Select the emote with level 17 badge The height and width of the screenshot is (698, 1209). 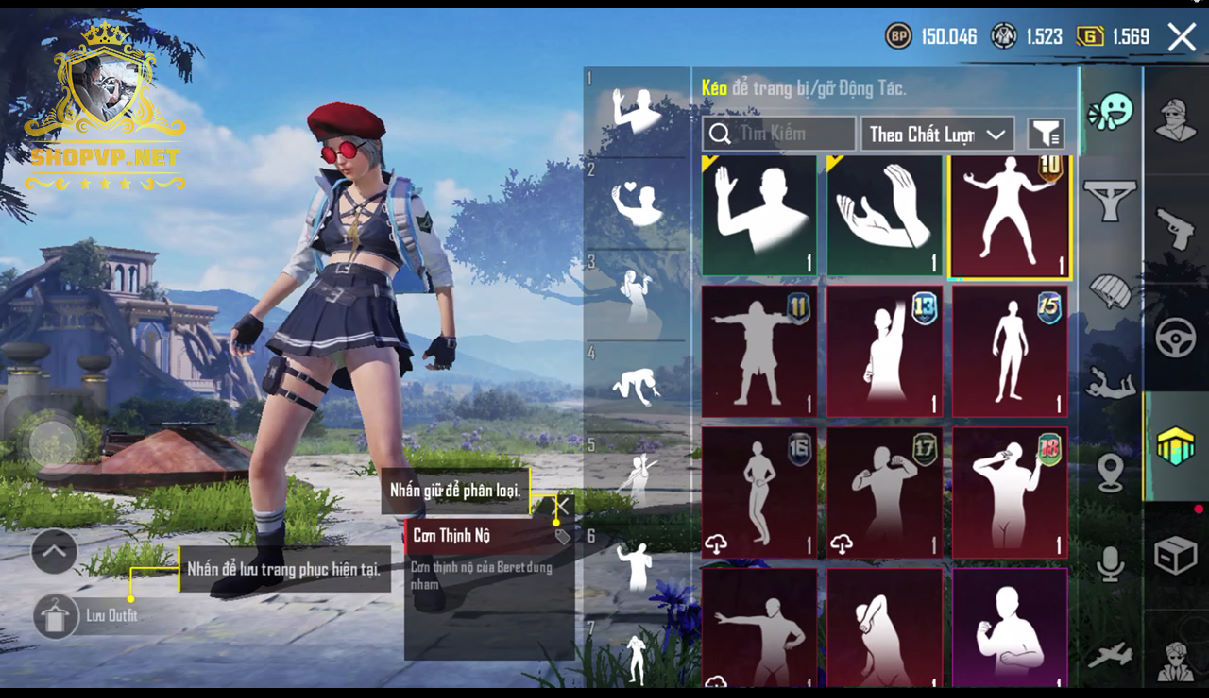[x=884, y=492]
